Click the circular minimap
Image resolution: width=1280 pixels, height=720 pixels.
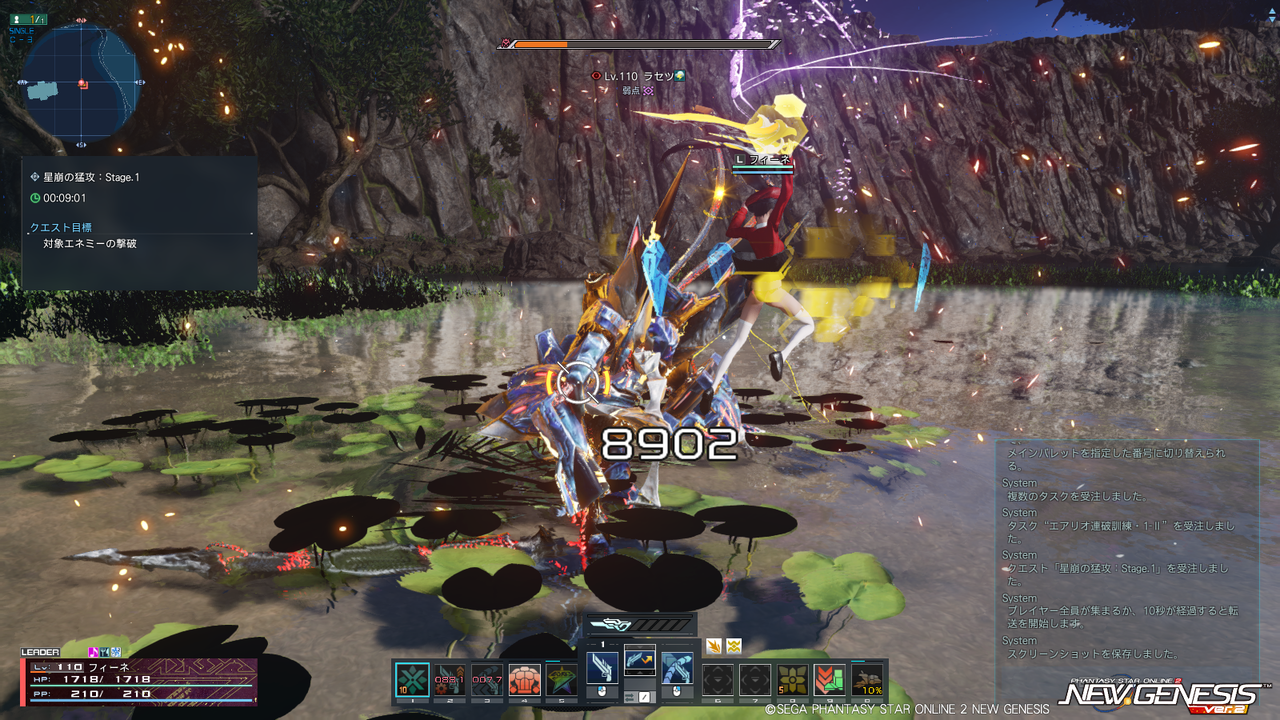pos(80,84)
